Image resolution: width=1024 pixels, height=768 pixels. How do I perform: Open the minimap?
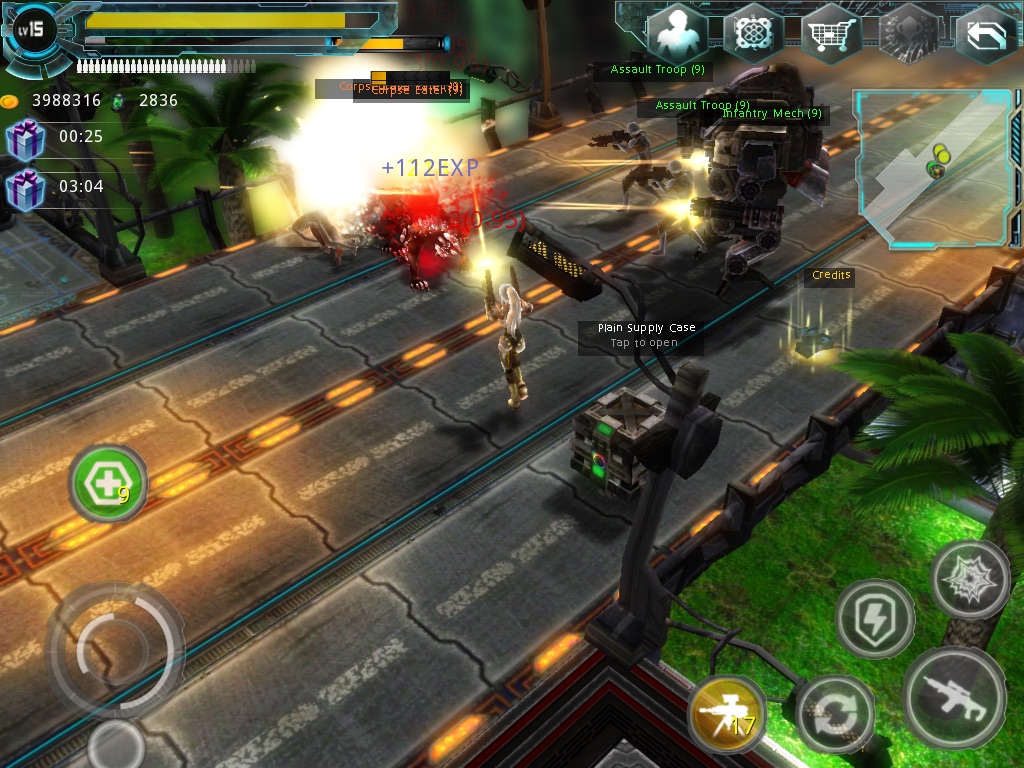click(x=932, y=168)
